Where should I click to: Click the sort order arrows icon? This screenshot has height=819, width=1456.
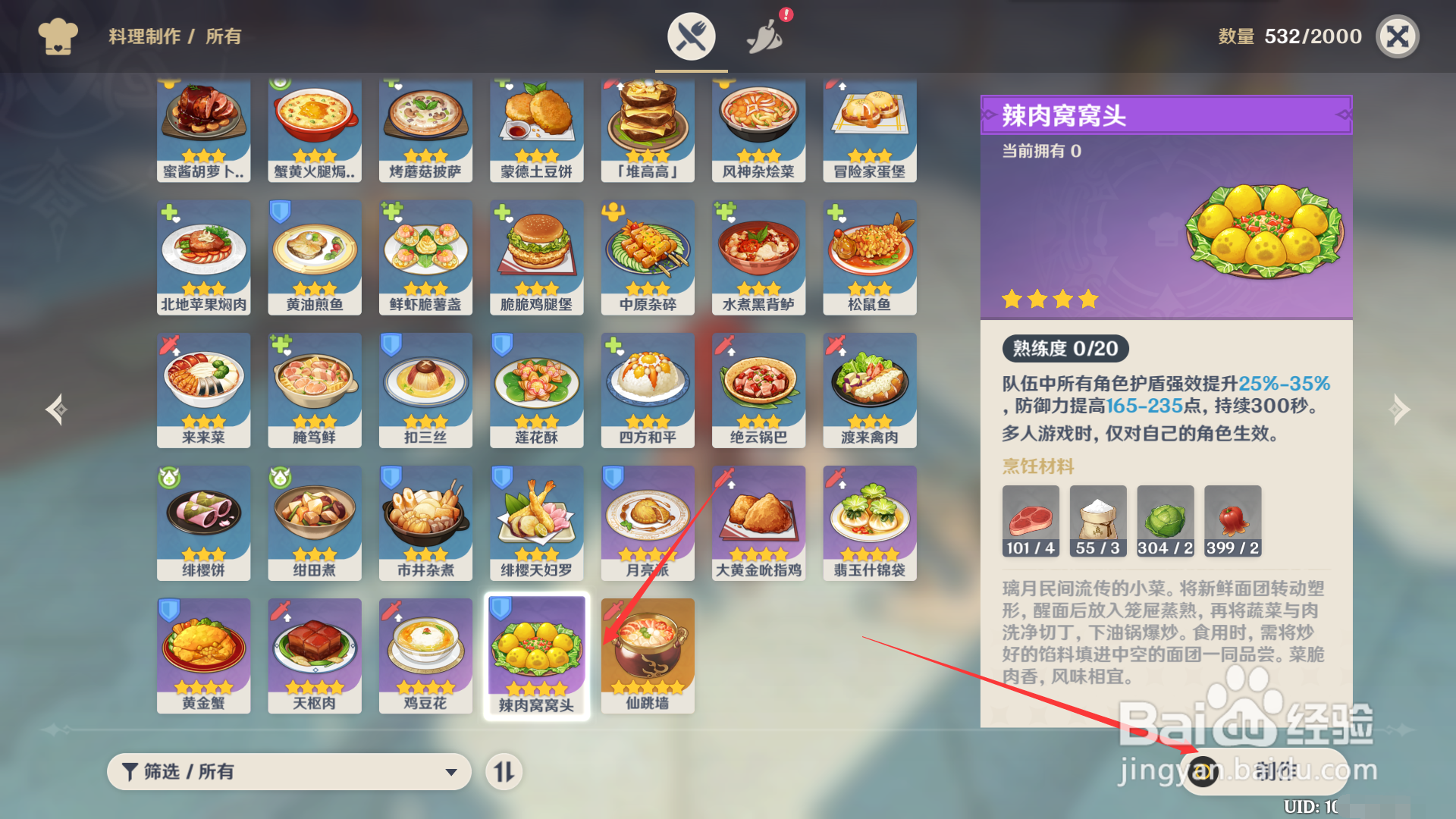504,771
